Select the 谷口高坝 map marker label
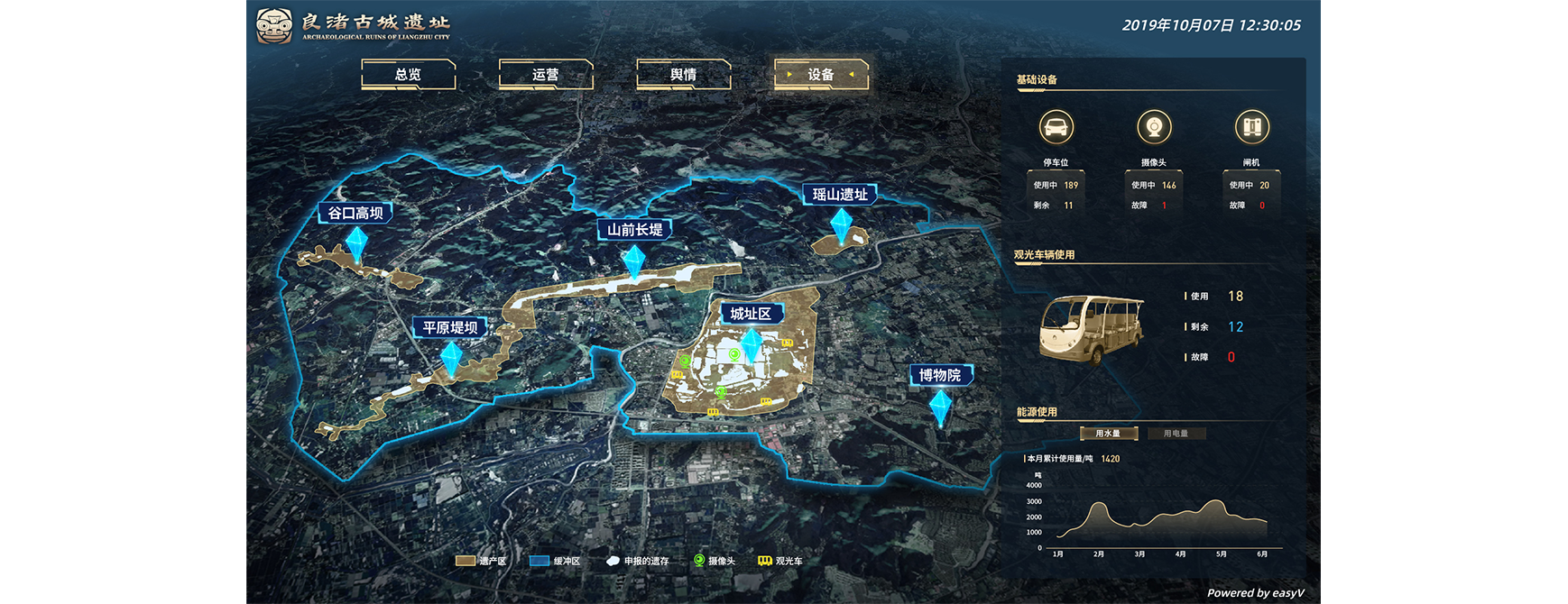 (355, 213)
